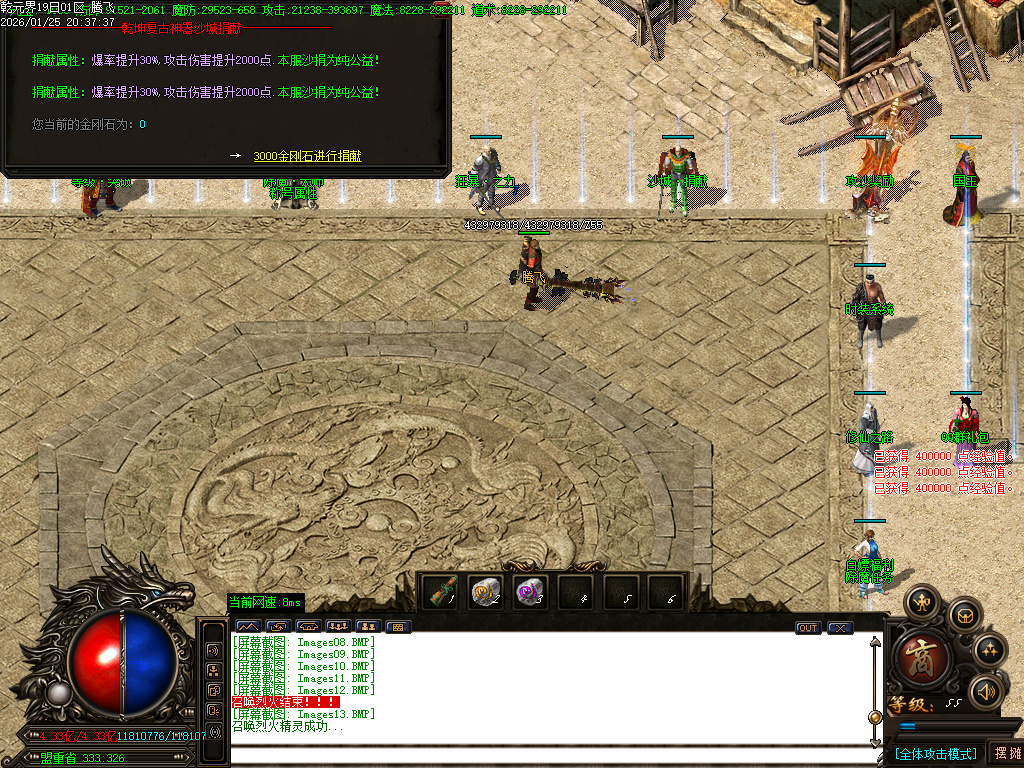
Task: Click the signal-wave icon in the side strip
Action: [214, 732]
